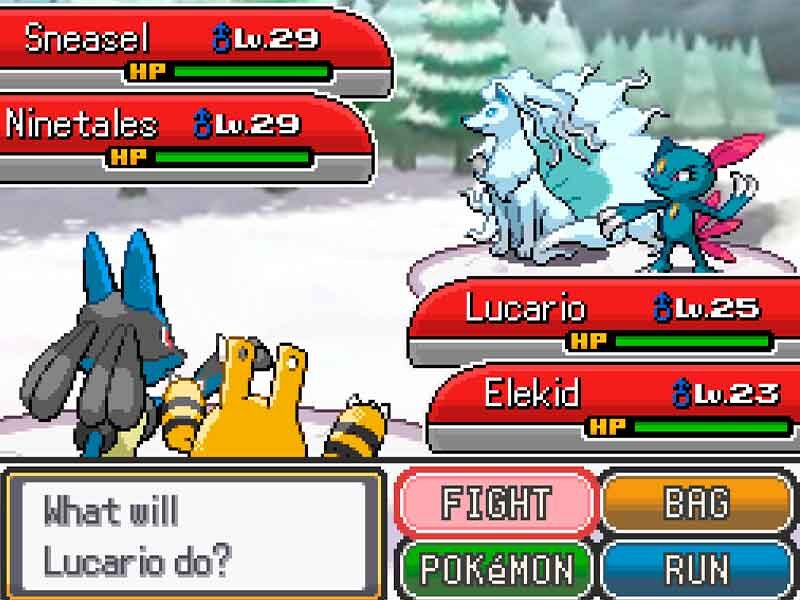Open the BAG
Image resolution: width=800 pixels, height=600 pixels.
pos(697,503)
